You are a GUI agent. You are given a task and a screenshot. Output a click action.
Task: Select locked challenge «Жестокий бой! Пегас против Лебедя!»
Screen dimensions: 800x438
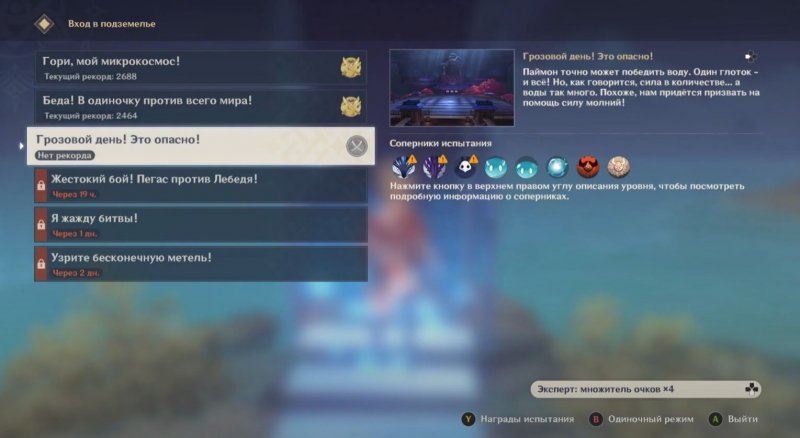click(200, 185)
